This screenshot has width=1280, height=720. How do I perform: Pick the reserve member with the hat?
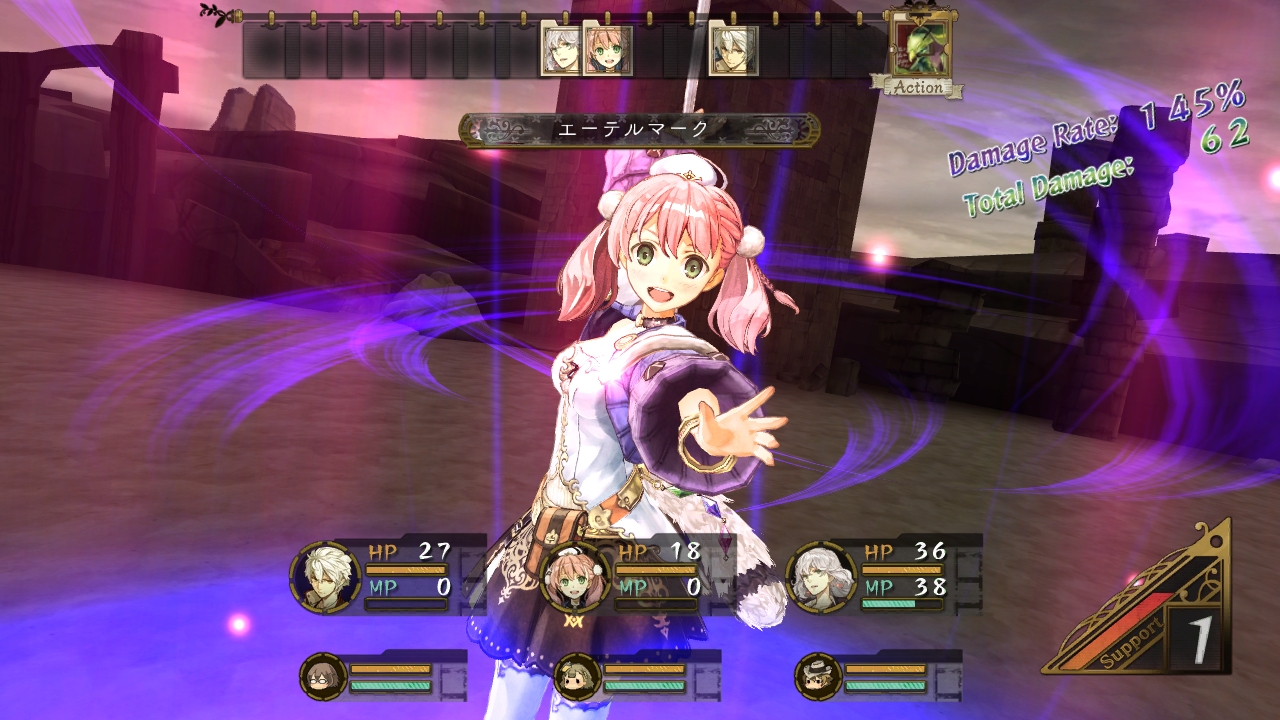pyautogui.click(x=819, y=676)
